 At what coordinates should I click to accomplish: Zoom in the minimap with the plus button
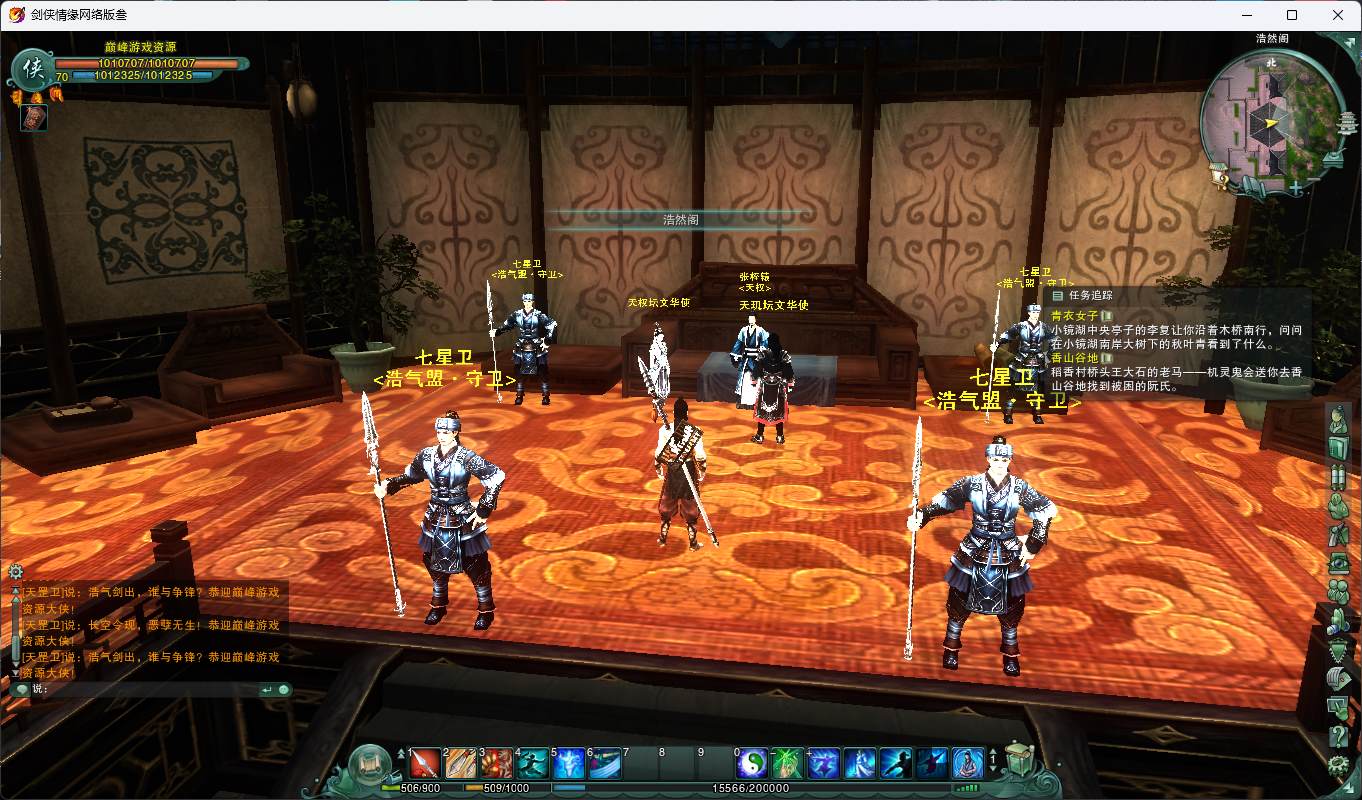[1296, 187]
